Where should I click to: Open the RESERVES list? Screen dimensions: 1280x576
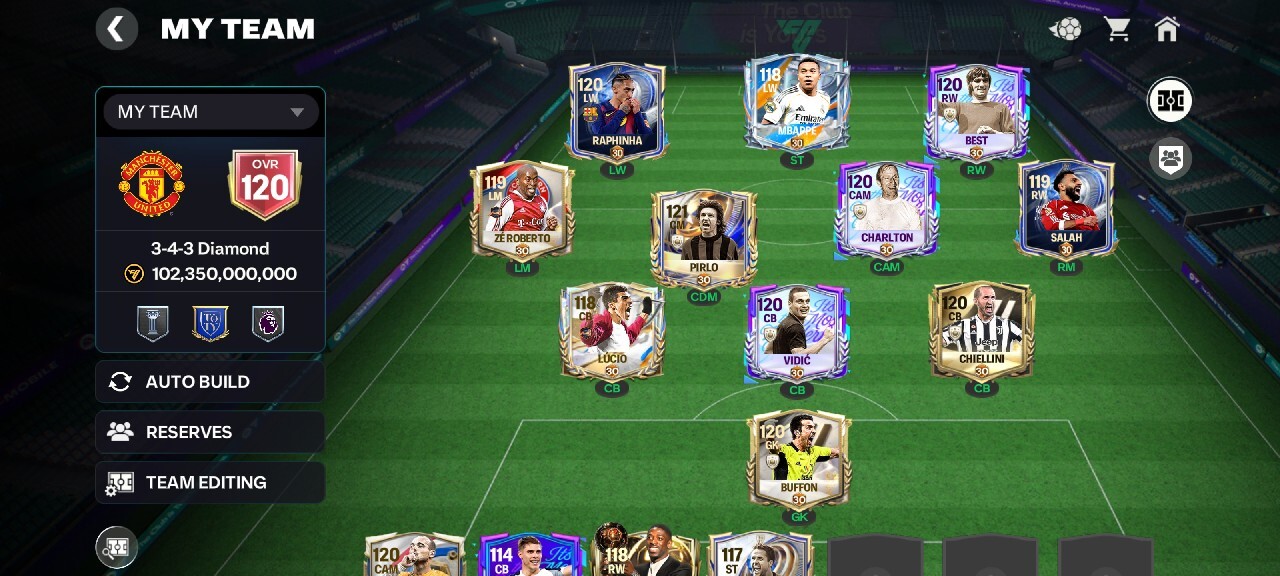pyautogui.click(x=210, y=432)
